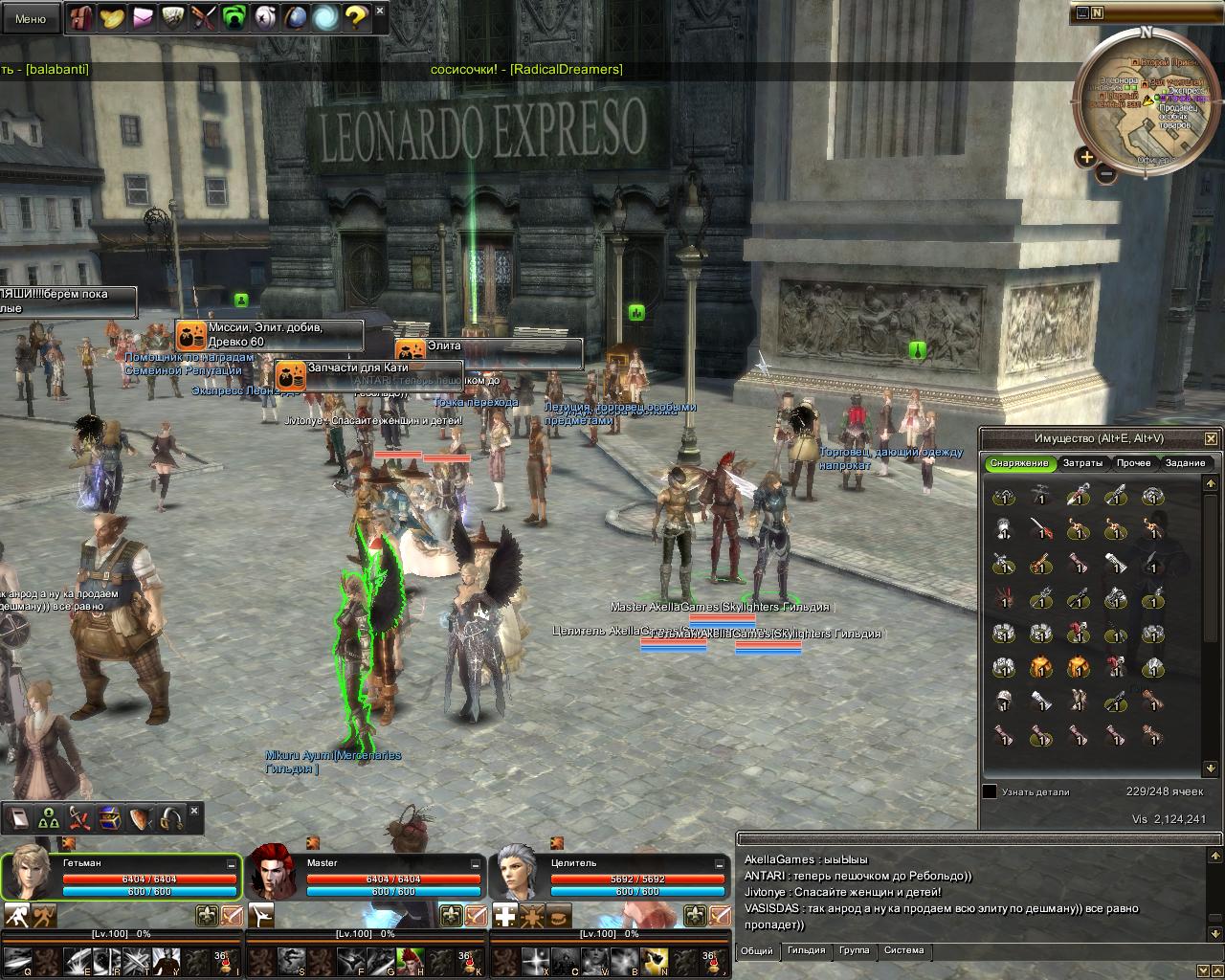1225x980 pixels.
Task: Zoom out on the minimap
Action: point(1106,174)
